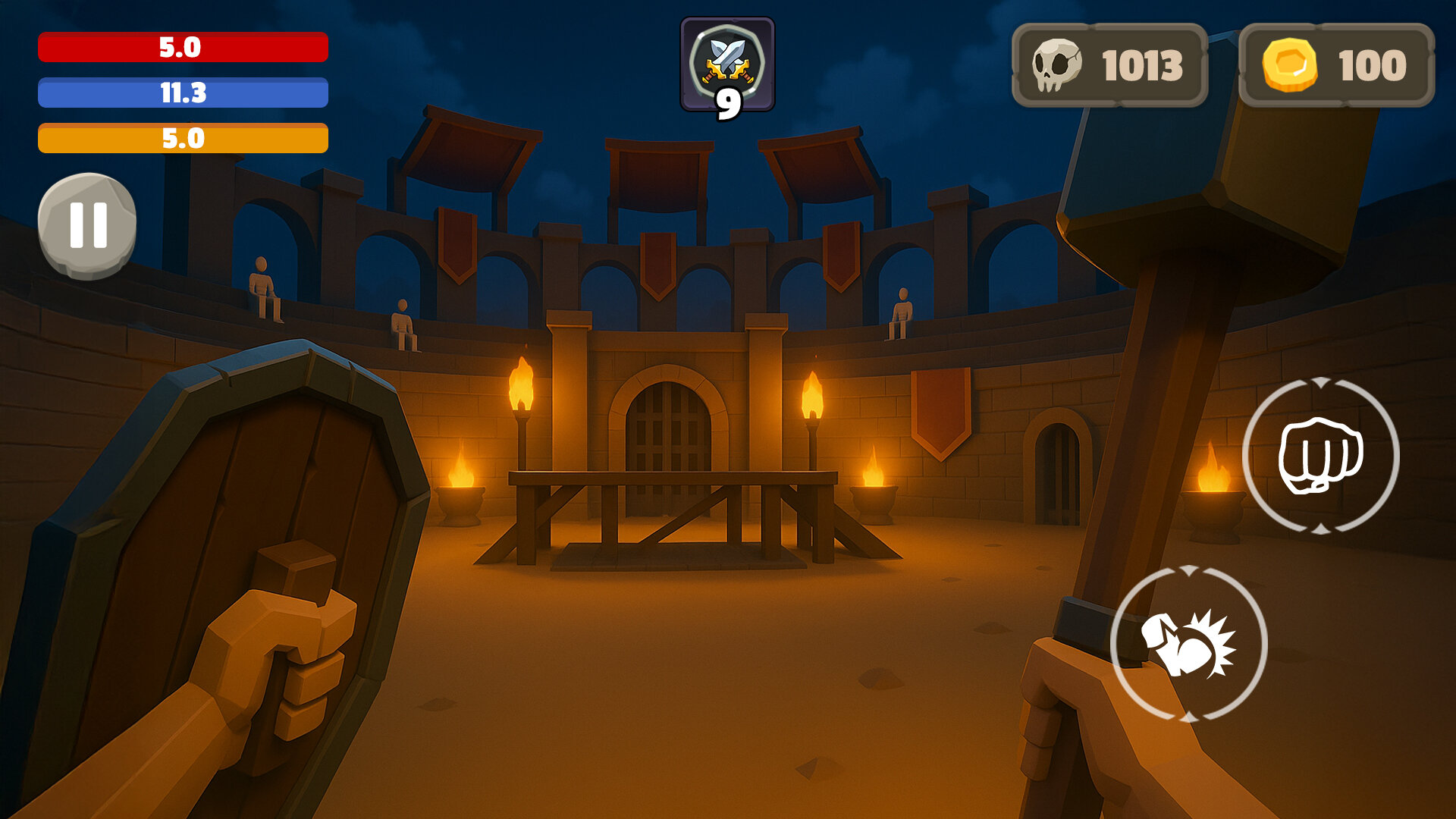Tap the fist attack button
Screen dimensions: 1456x819
tap(1320, 455)
